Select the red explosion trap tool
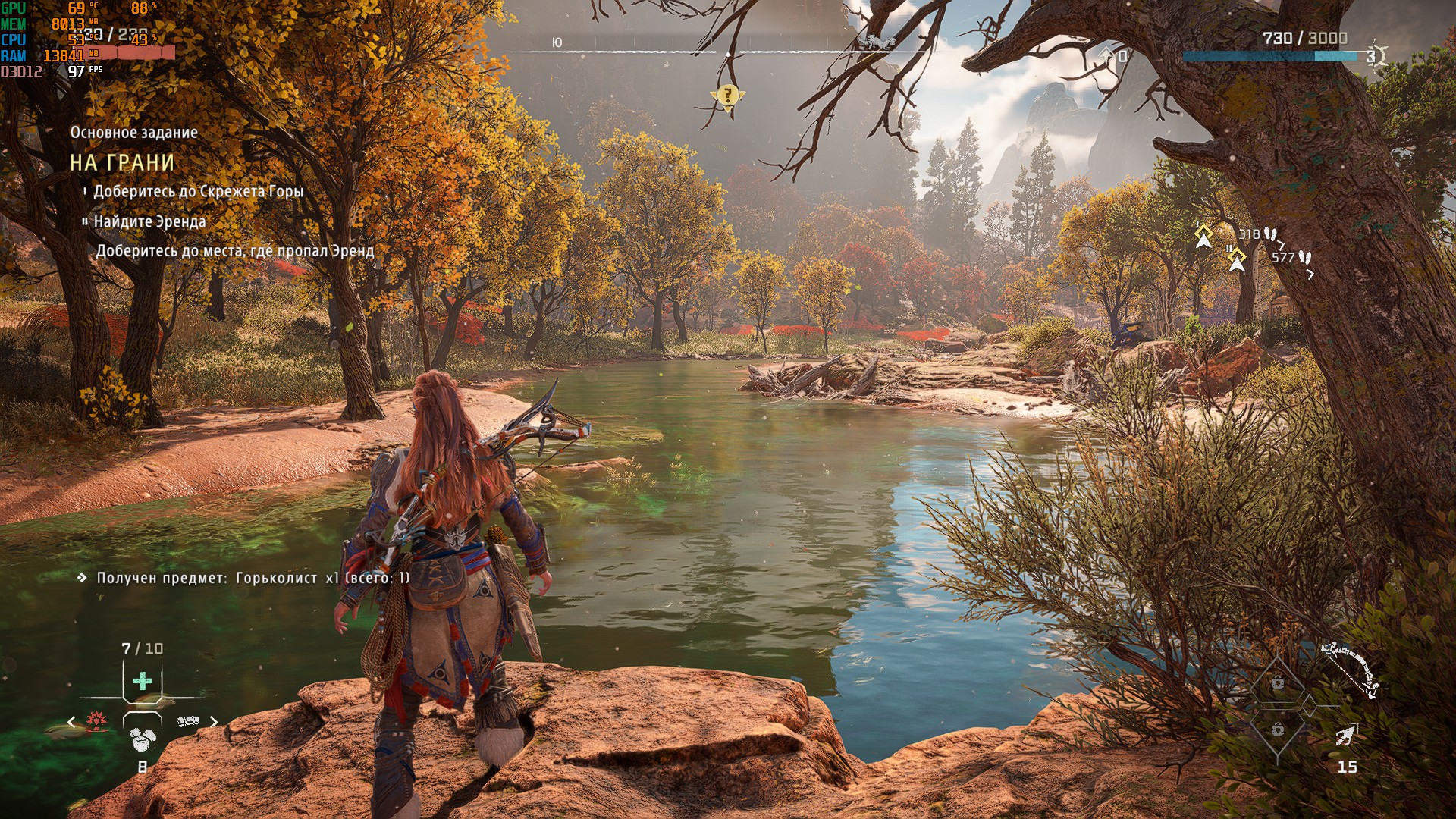The image size is (1456, 819). 96,720
